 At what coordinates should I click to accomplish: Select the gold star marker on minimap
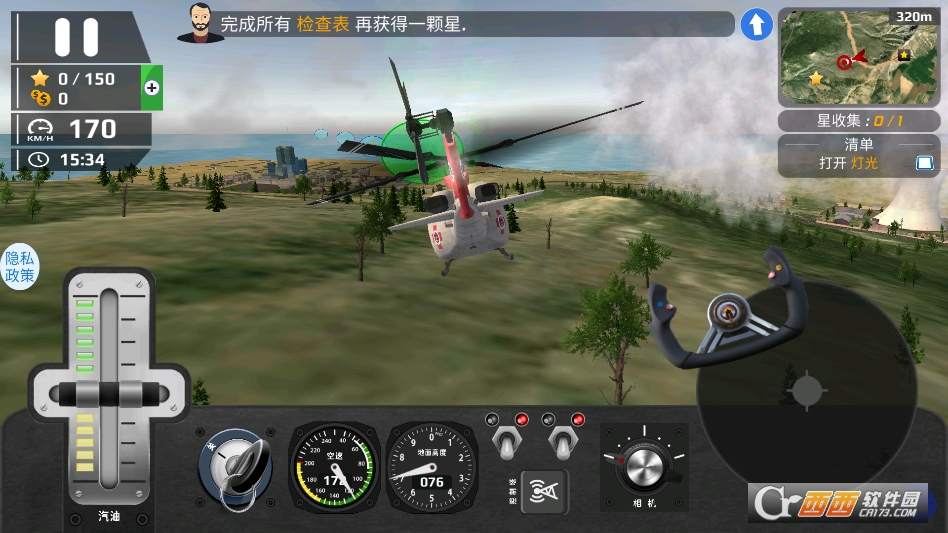click(x=816, y=77)
